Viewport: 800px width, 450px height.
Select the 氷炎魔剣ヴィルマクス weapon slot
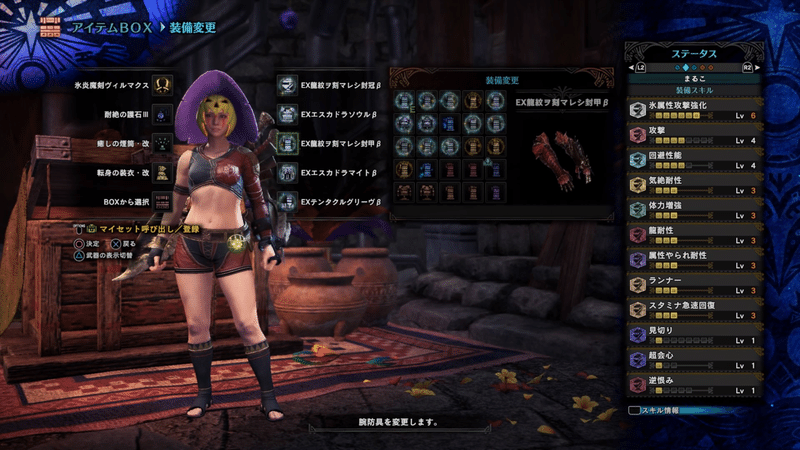click(161, 85)
